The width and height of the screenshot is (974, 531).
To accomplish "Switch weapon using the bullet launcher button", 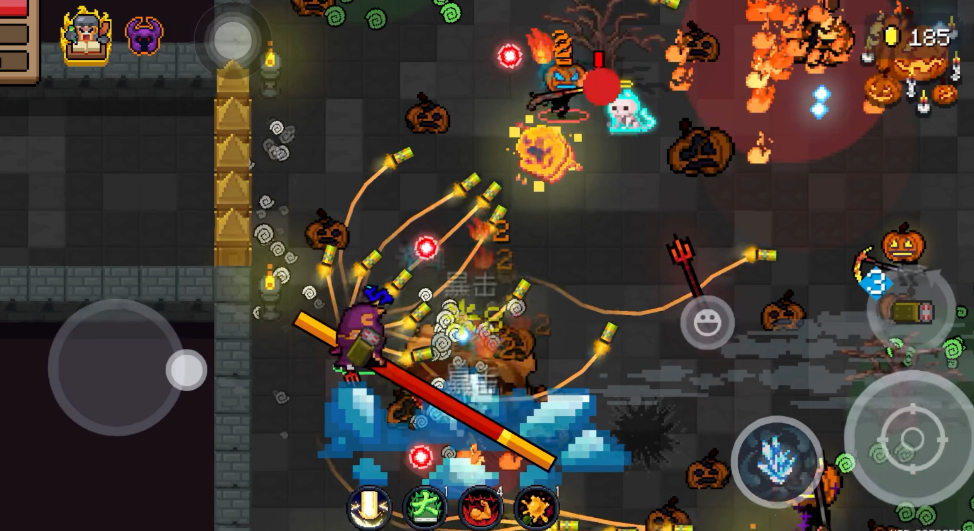I will coord(910,309).
